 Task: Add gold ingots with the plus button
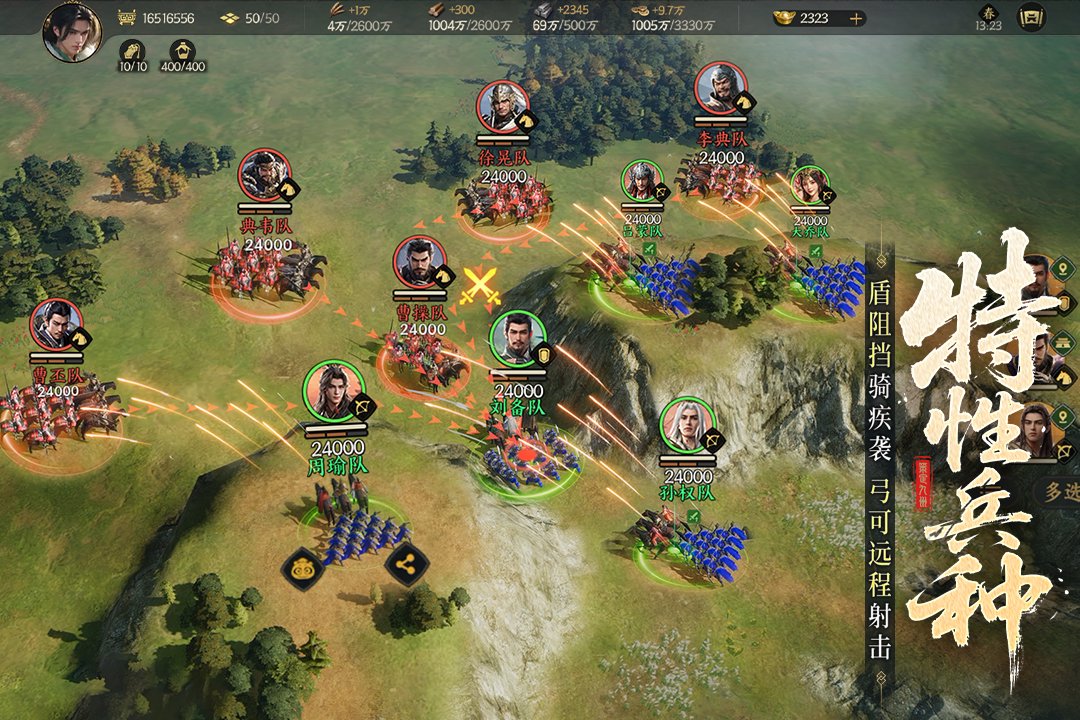pos(855,18)
